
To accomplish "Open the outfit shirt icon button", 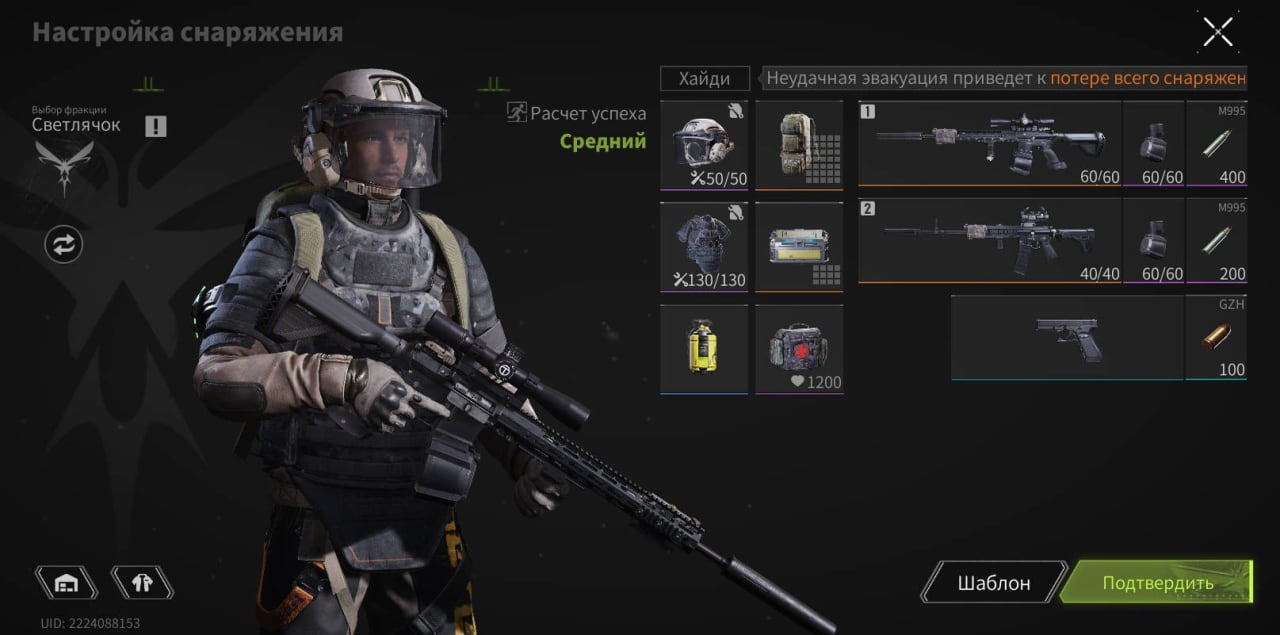I will click(x=141, y=582).
